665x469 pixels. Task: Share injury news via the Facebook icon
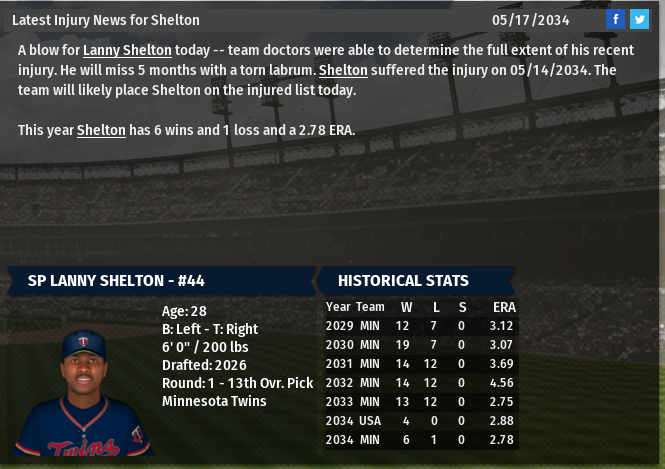(616, 19)
